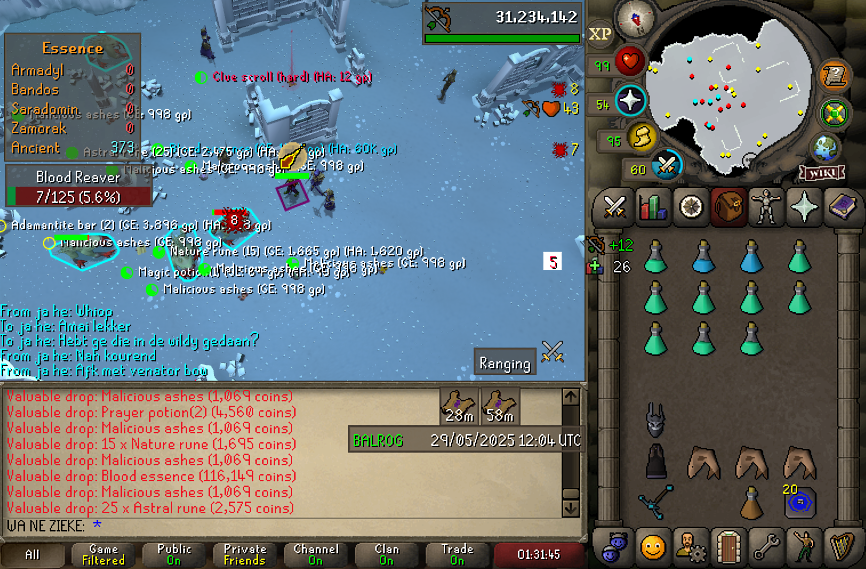Select the brown potion in the inventory
This screenshot has height=569, width=866.
[x=751, y=501]
